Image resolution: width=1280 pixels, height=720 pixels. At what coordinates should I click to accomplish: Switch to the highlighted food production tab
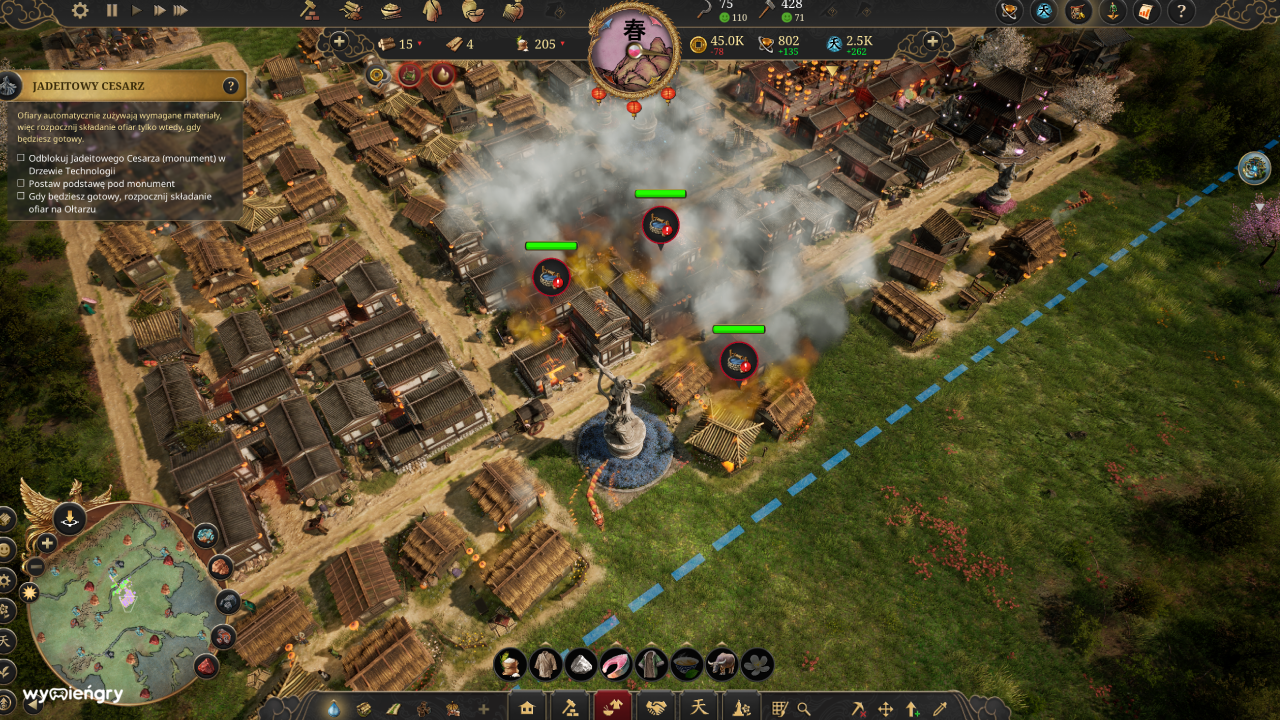(x=615, y=706)
